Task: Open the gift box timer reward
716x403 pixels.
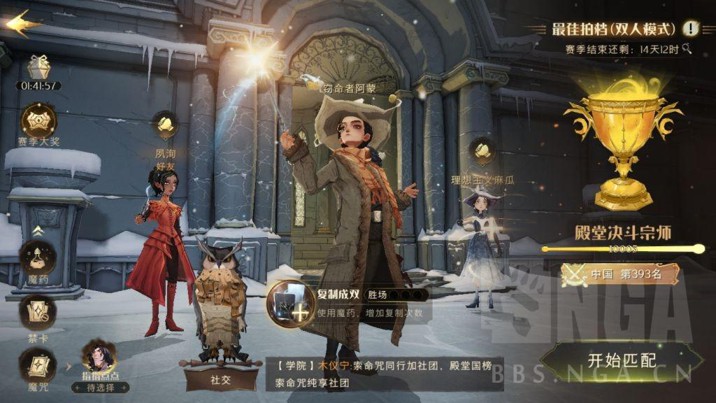Action: (x=39, y=68)
